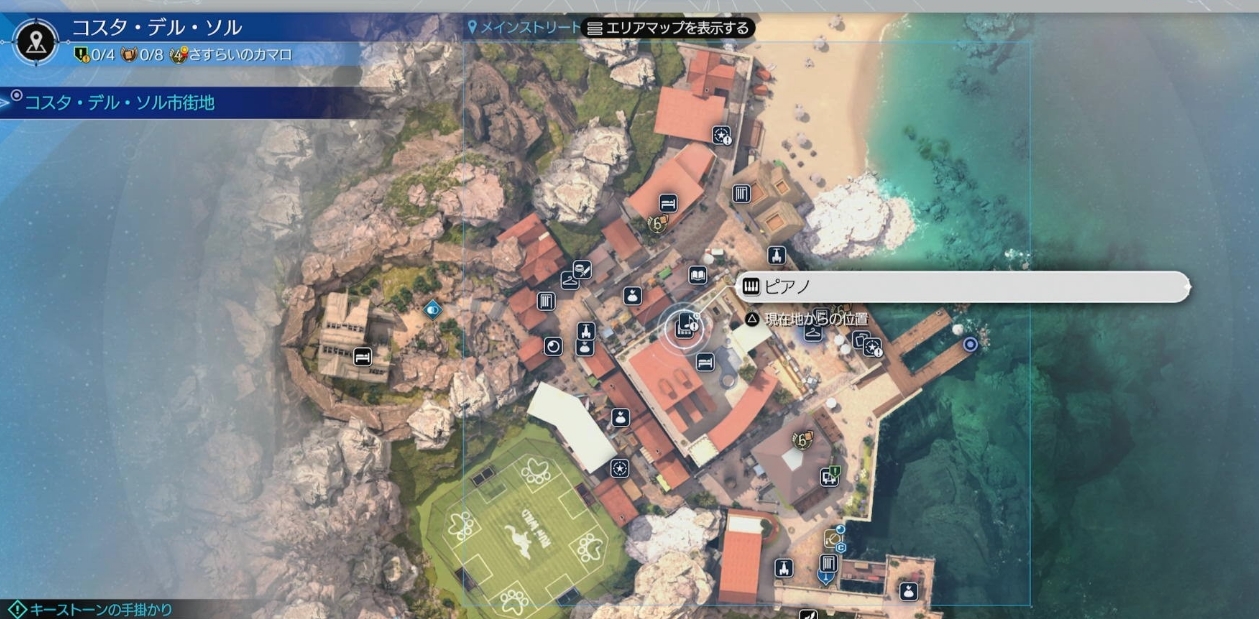This screenshot has width=1259, height=619.
Task: Select the piano marker under the cursor
Action: pos(686,325)
